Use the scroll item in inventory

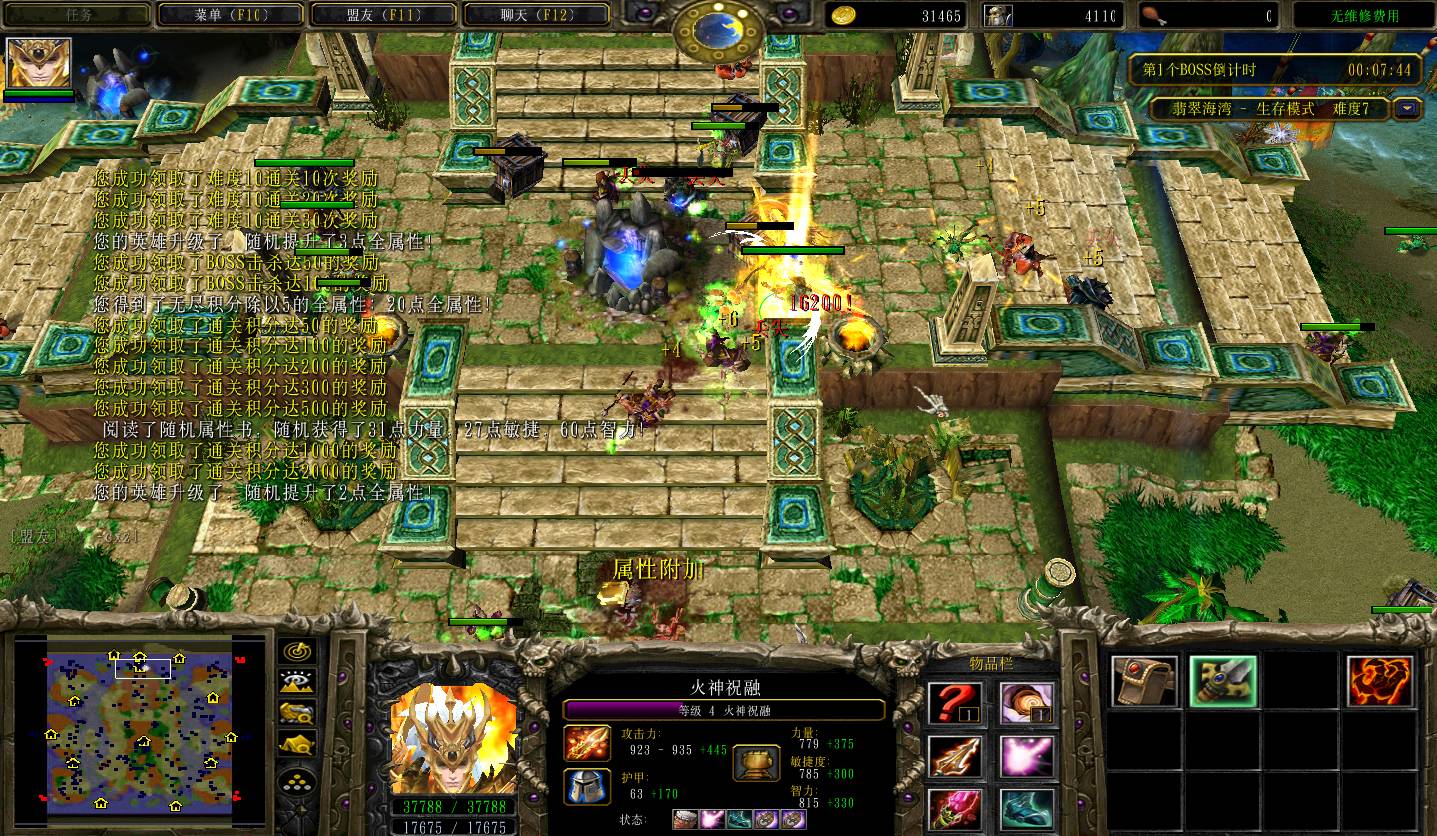coord(1027,703)
